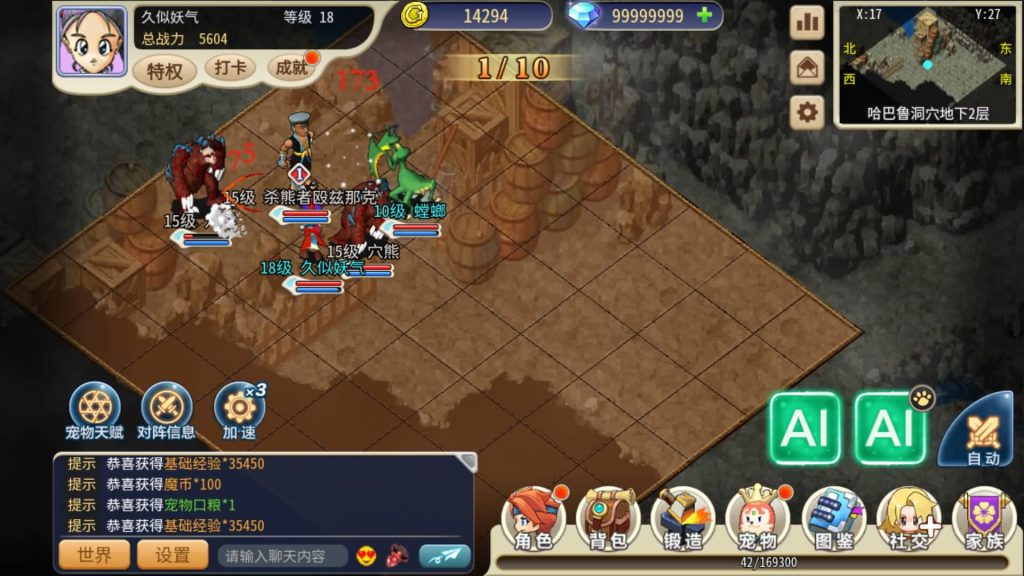The image size is (1024, 576).
Task: Open the gear settings icon
Action: click(807, 112)
